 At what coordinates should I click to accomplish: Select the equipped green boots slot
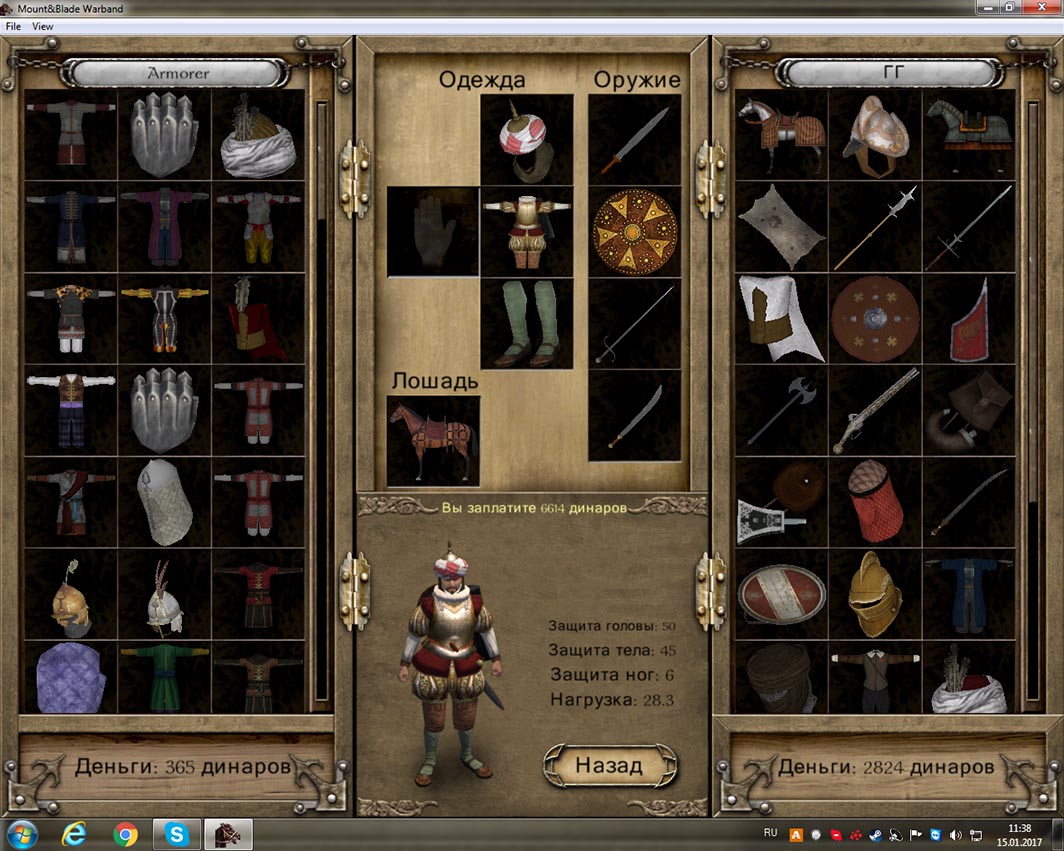527,324
